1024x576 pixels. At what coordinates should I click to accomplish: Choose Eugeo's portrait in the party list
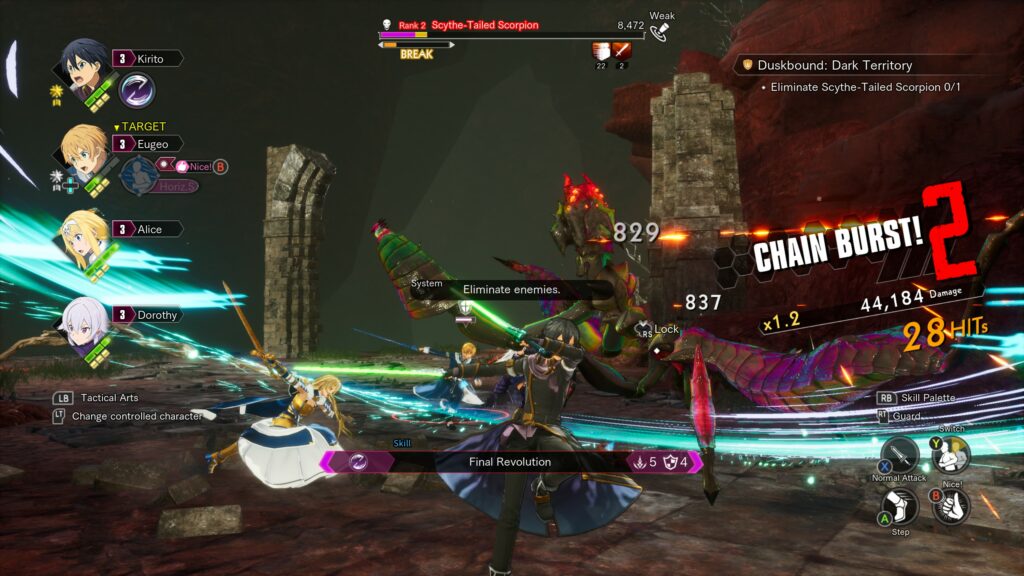[x=84, y=150]
